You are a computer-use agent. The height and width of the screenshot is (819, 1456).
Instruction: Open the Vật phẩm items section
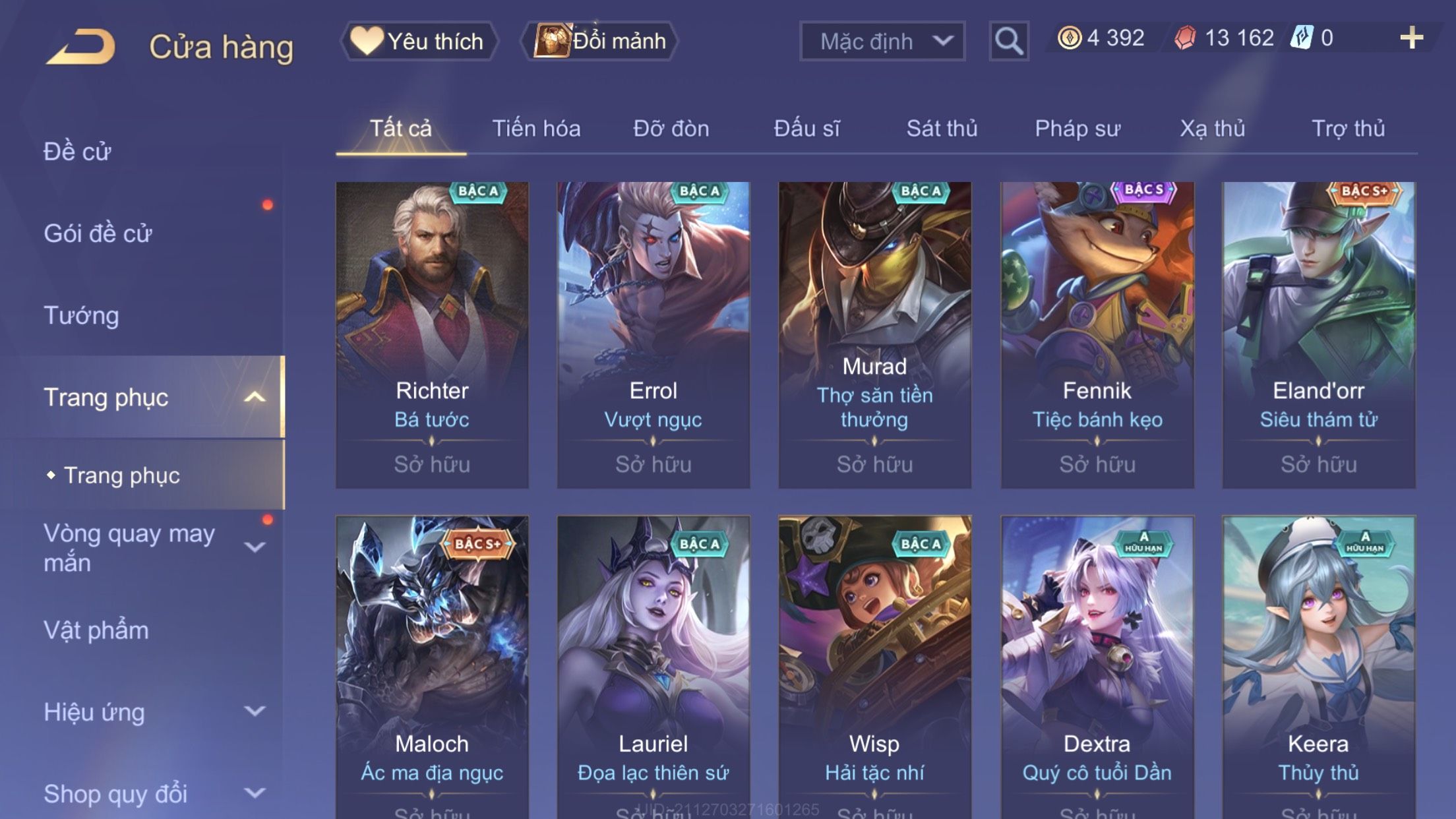(x=96, y=630)
